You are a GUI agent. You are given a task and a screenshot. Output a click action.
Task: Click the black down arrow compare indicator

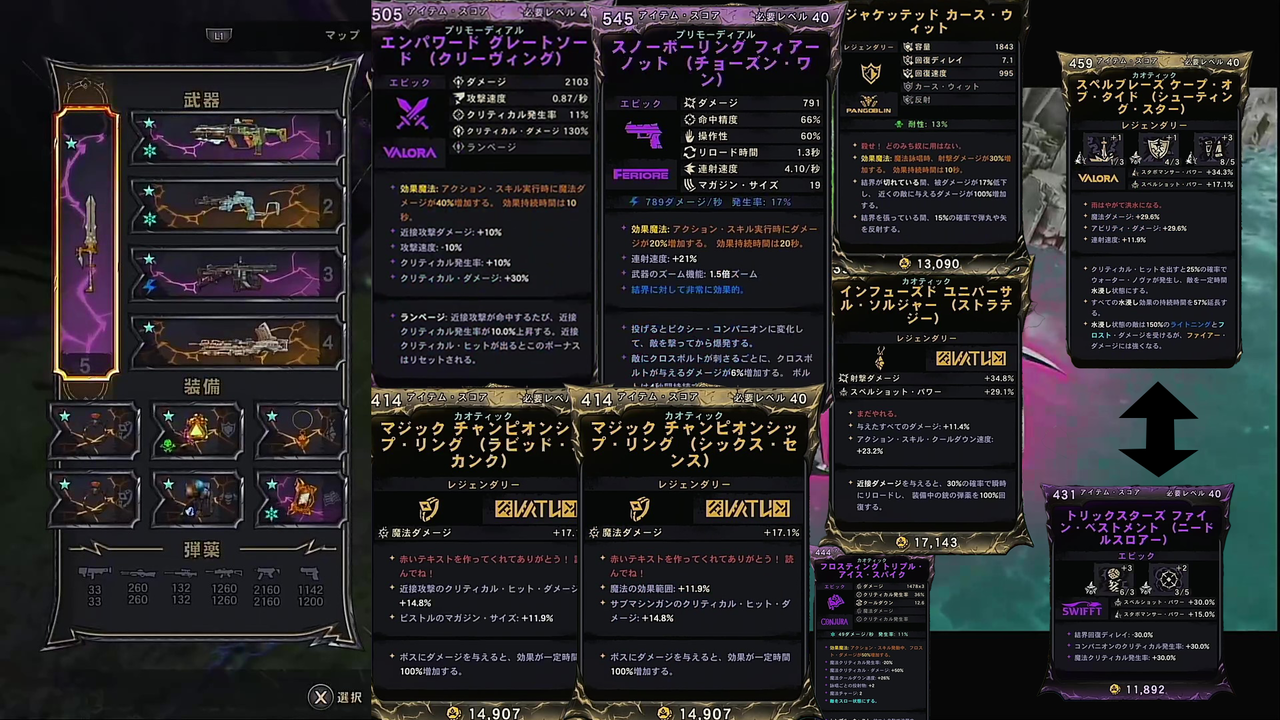[x=1160, y=458]
